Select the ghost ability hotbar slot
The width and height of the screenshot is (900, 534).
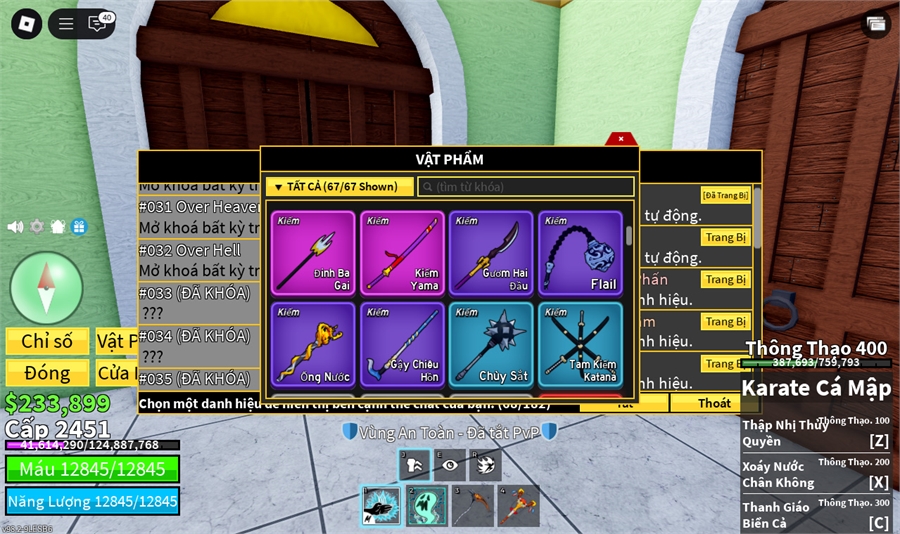click(426, 505)
